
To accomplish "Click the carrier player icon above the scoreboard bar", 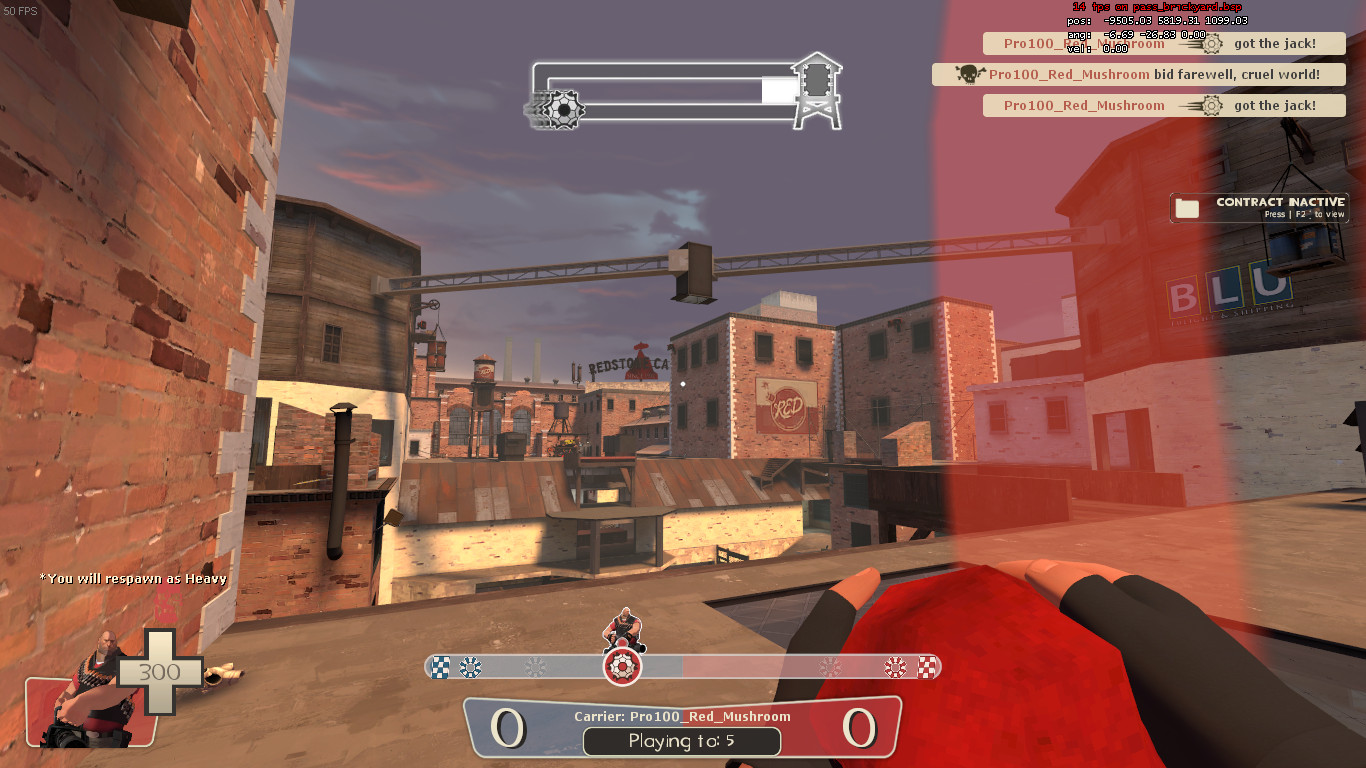I will point(622,628).
